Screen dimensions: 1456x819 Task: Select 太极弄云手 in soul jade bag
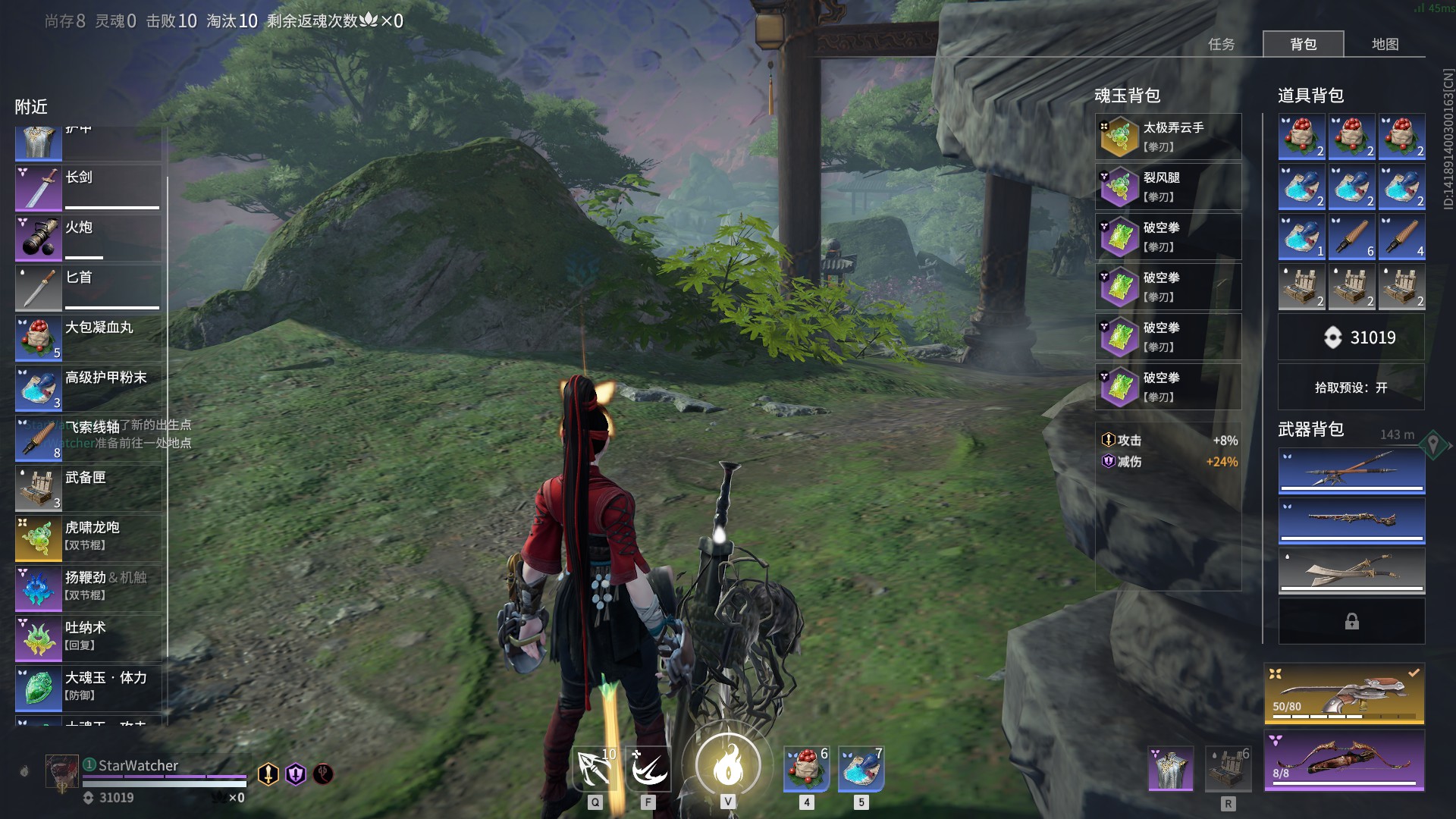click(1168, 136)
